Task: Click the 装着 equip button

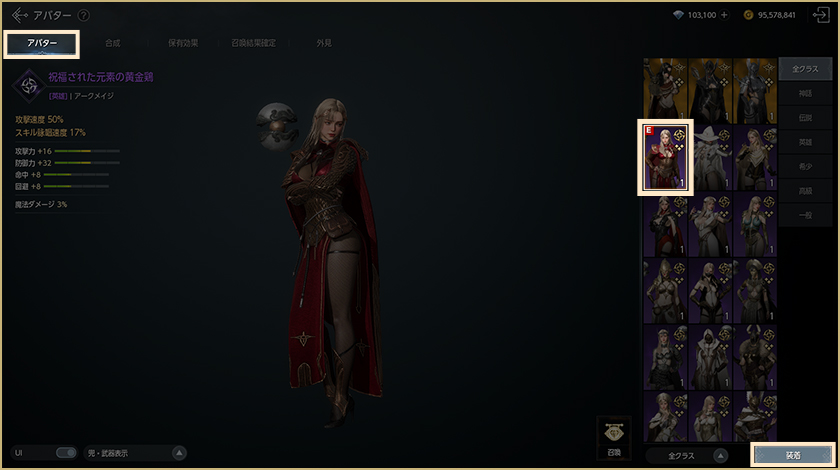Action: coord(792,455)
